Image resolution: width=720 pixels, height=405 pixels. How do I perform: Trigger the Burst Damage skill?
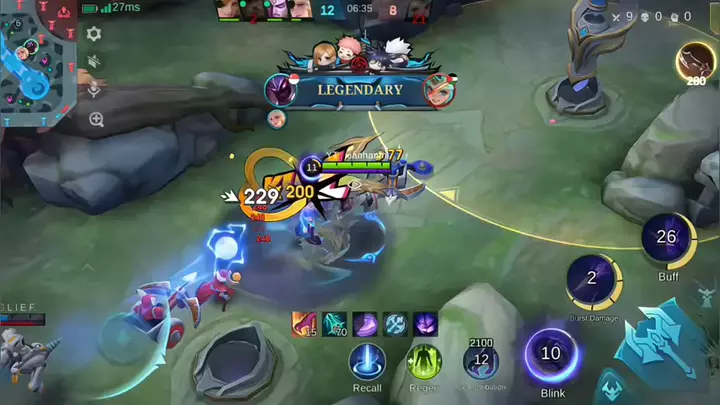pos(592,281)
